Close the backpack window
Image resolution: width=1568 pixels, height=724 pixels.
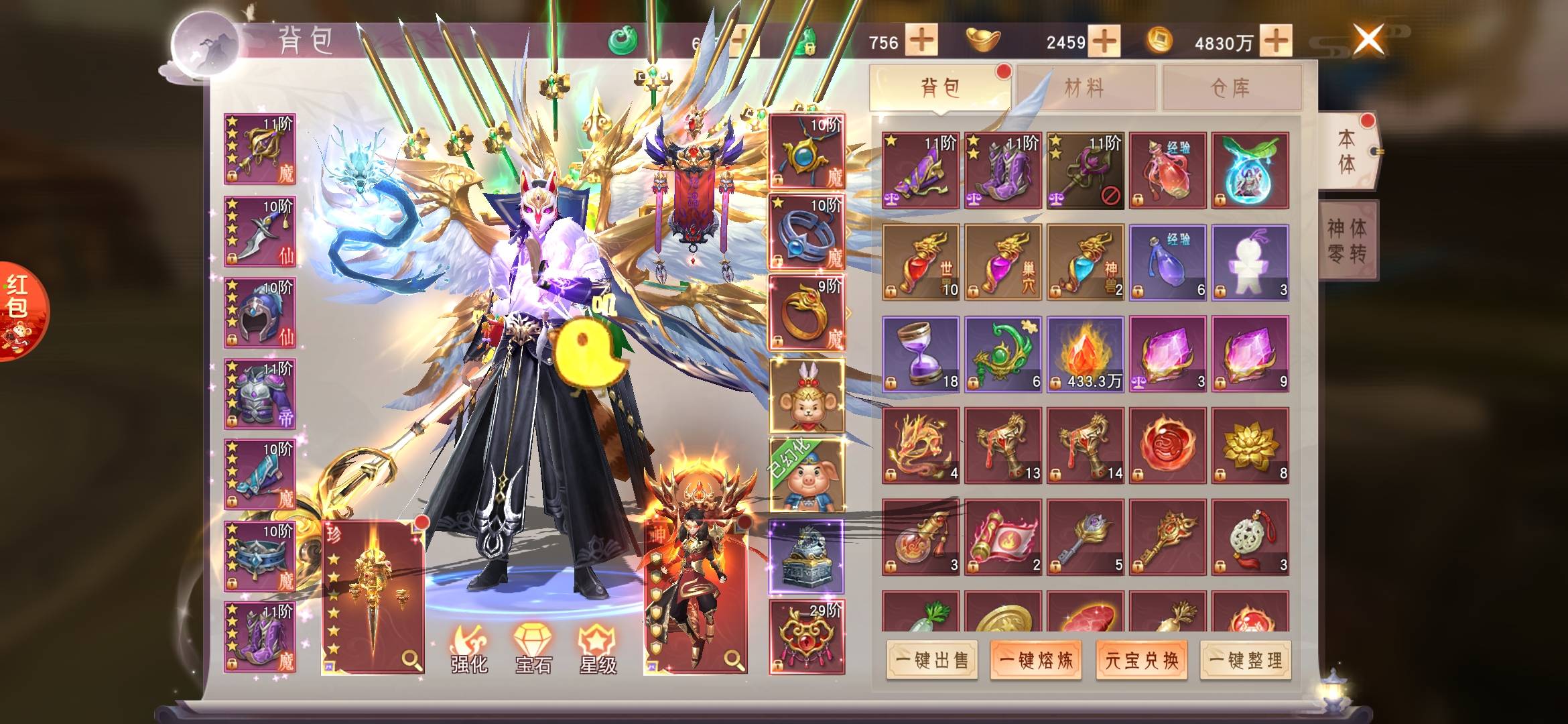tap(1368, 39)
